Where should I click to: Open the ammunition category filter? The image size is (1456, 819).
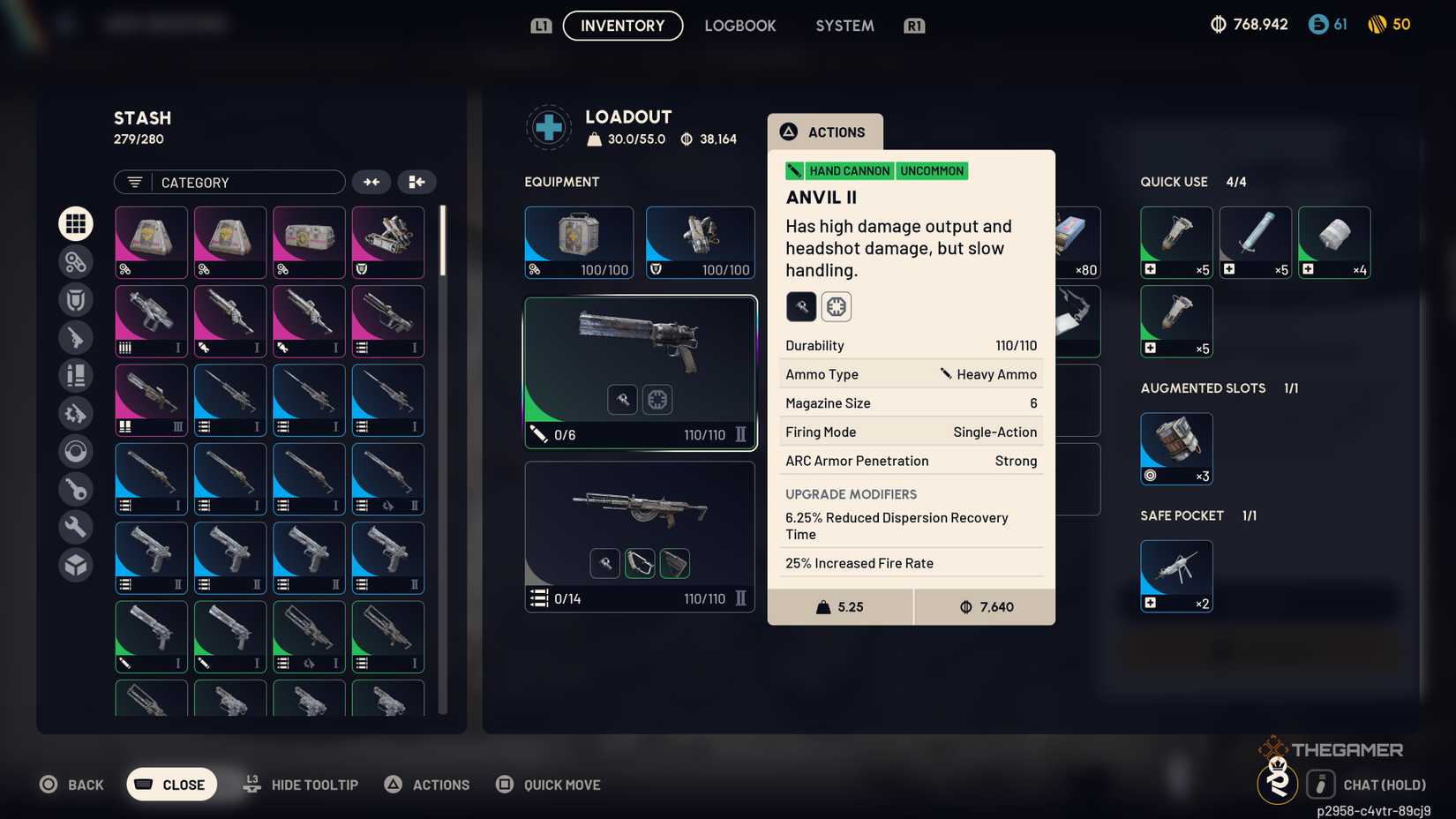[x=76, y=375]
